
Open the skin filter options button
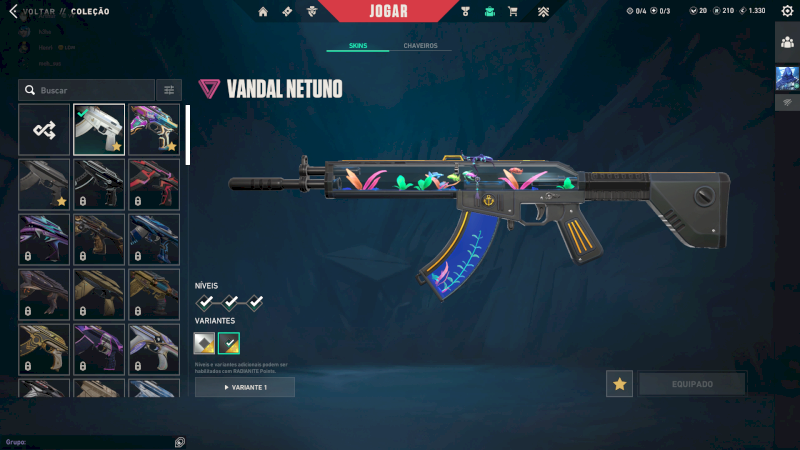coord(169,90)
